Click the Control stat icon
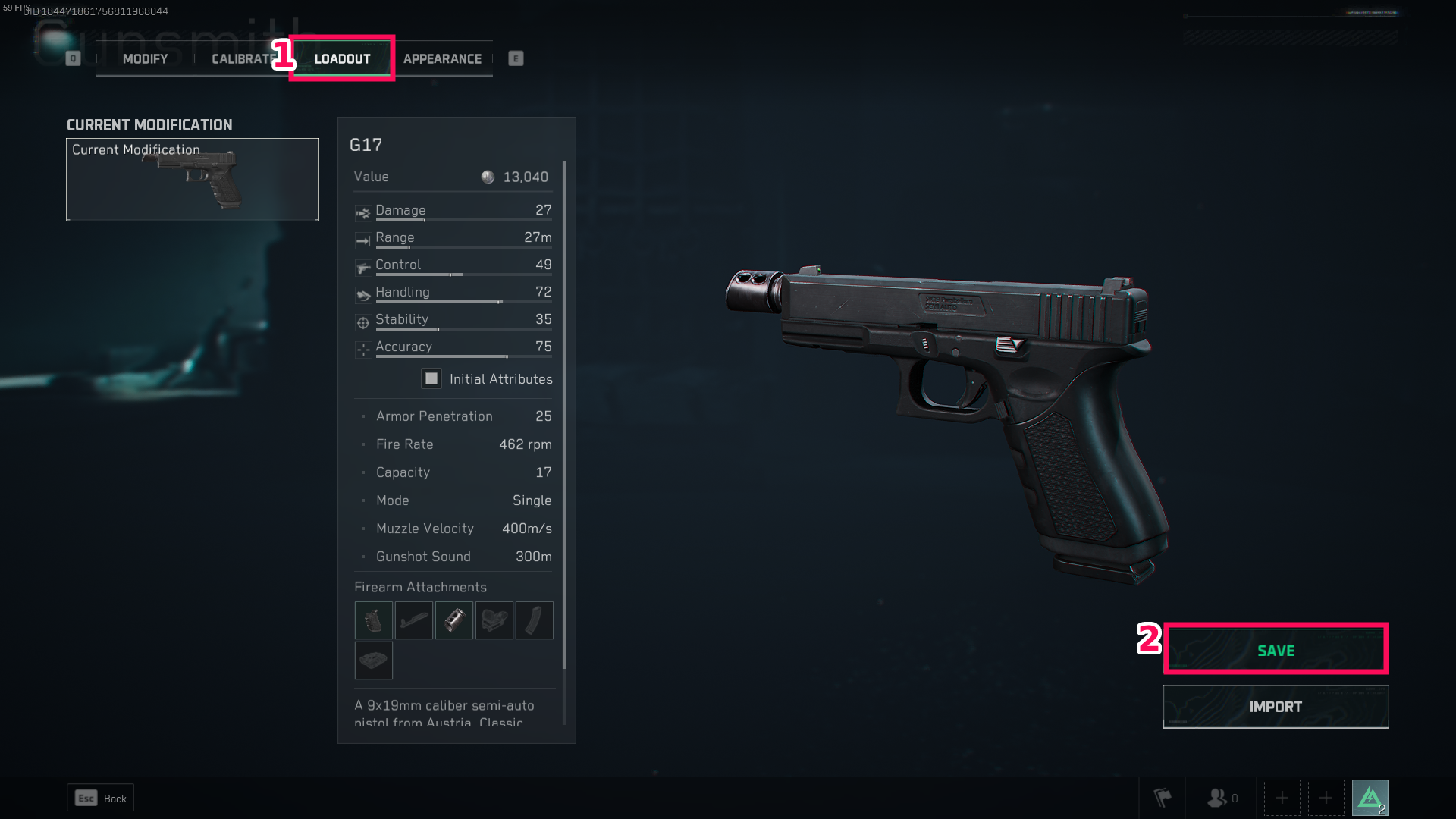This screenshot has width=1456, height=819. pos(362,268)
